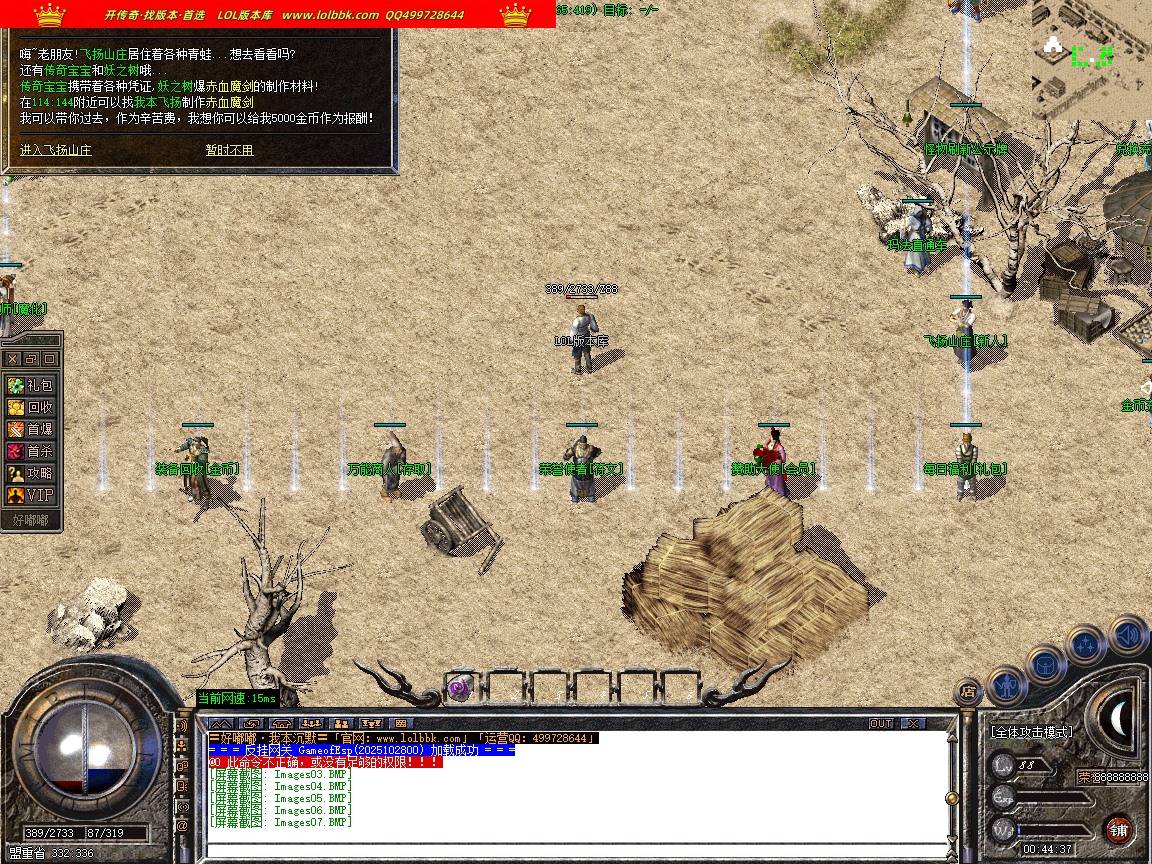Click the chat text input bar

coord(575,849)
